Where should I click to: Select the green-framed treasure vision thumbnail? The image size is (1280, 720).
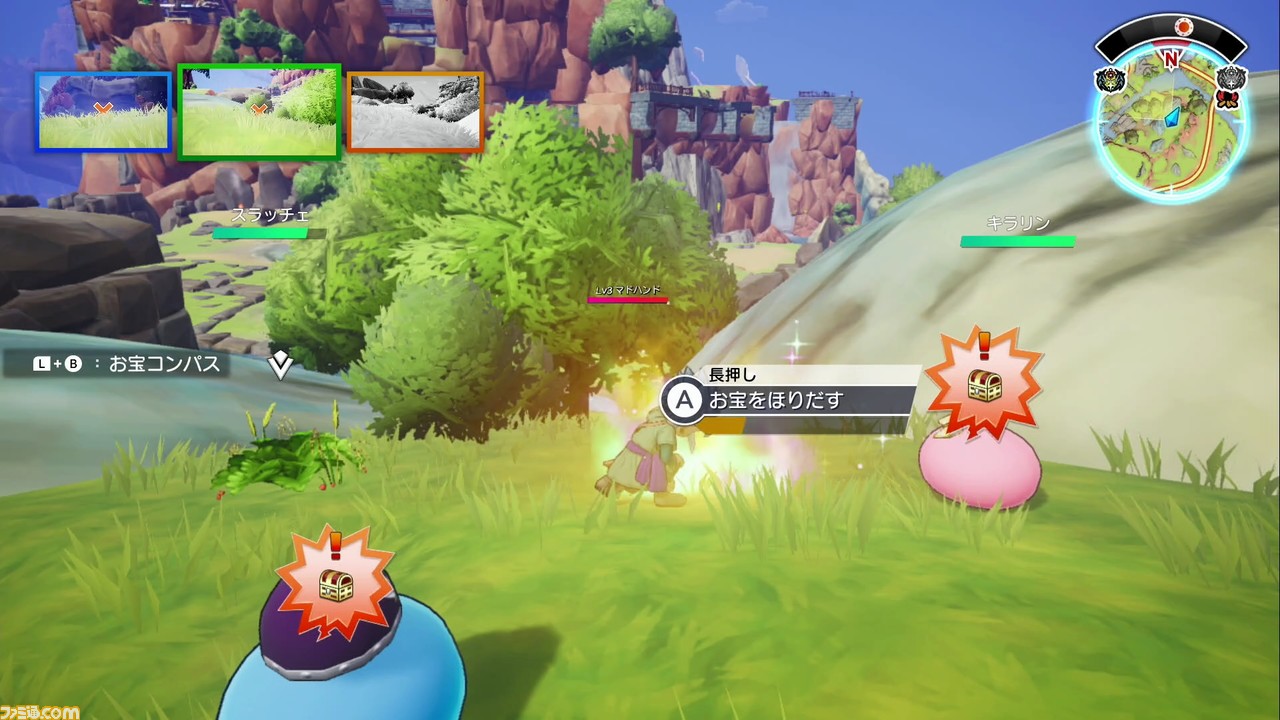[x=259, y=111]
